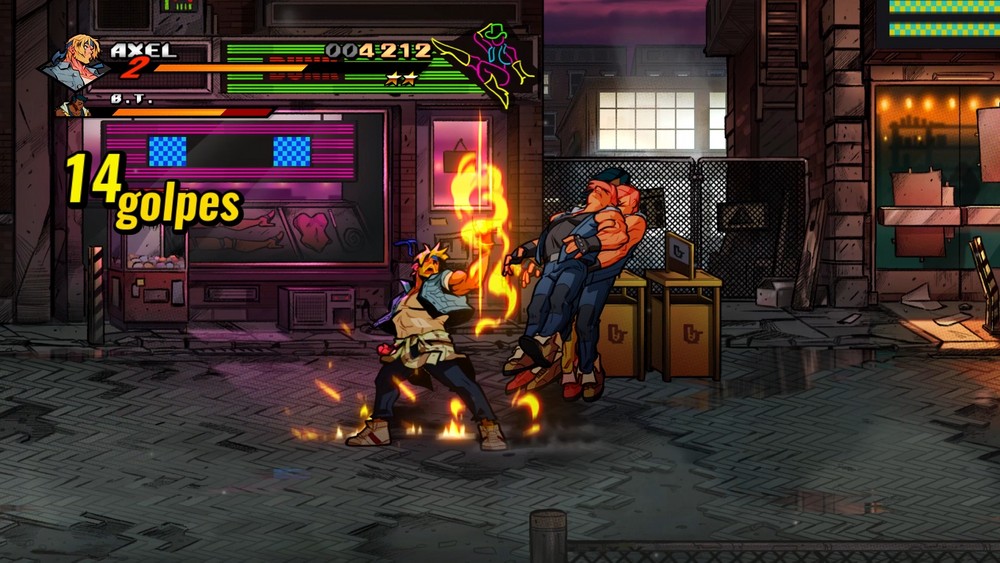Select the B.T. enemy portrait icon
The height and width of the screenshot is (563, 1000).
71,104
